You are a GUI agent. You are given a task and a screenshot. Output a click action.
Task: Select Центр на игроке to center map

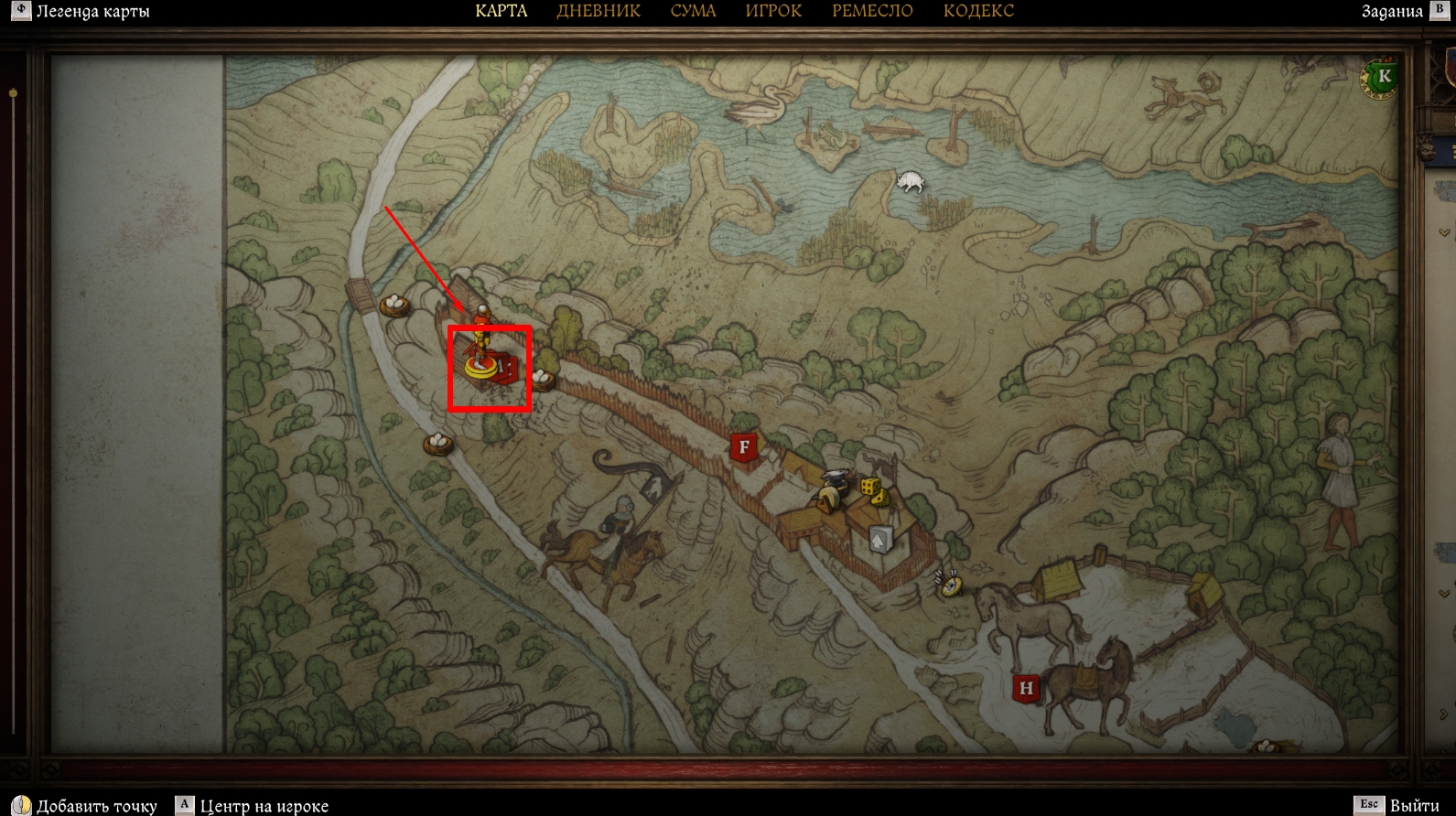pyautogui.click(x=264, y=806)
